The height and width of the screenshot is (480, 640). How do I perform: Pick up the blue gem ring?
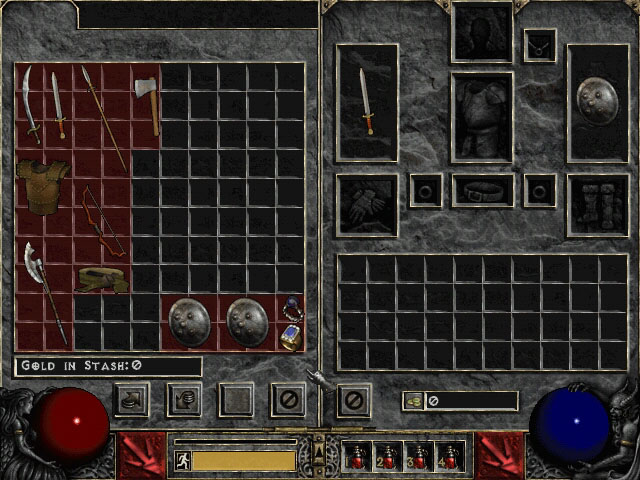click(292, 336)
